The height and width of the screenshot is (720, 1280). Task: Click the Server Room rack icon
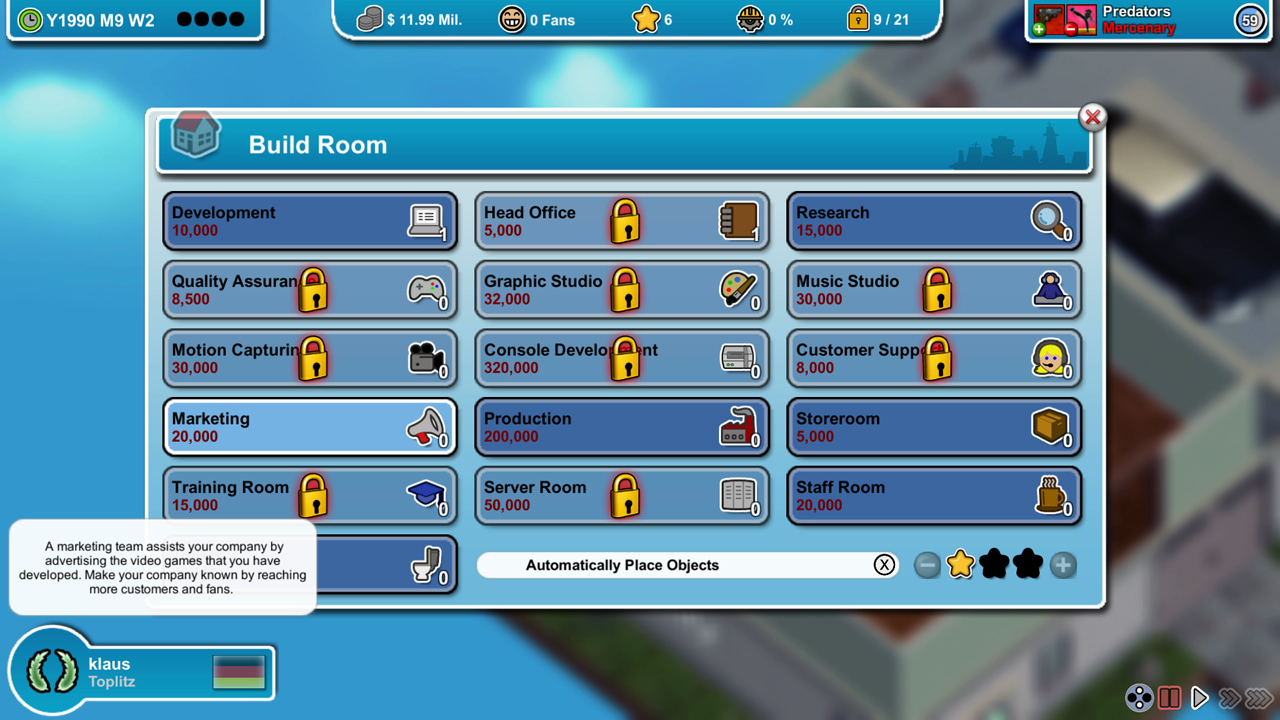[740, 497]
